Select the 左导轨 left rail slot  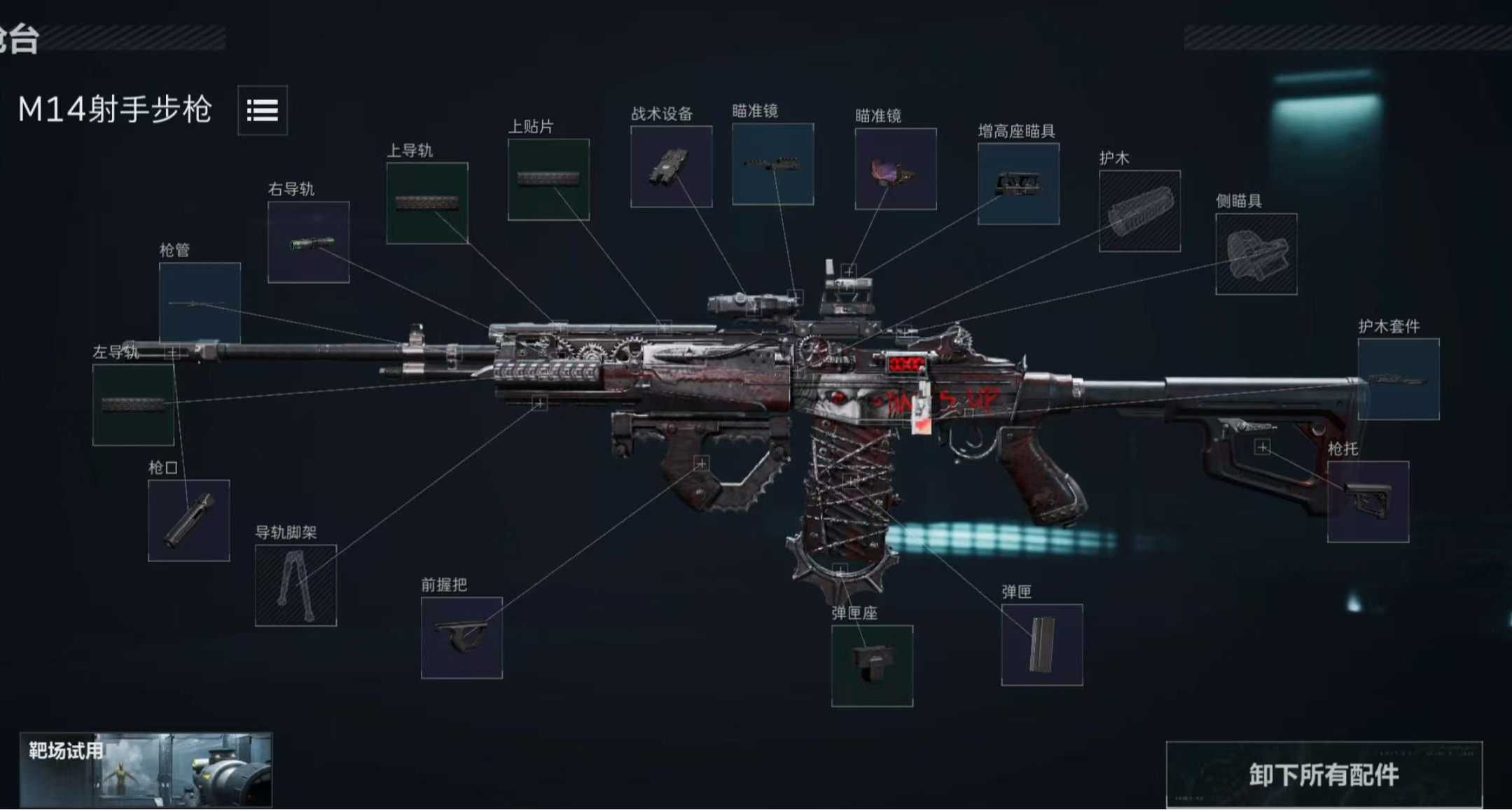133,405
